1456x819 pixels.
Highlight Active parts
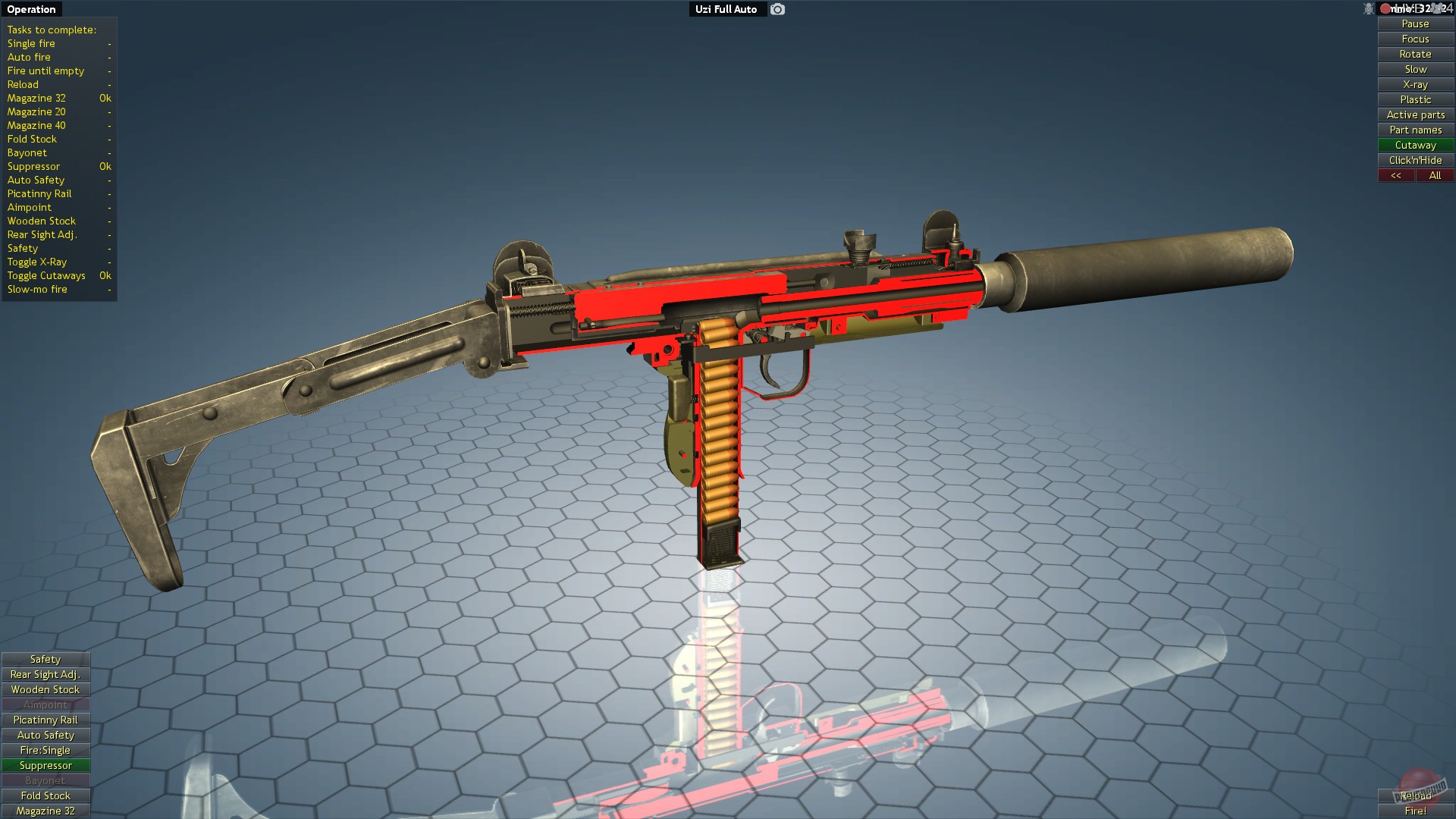[1414, 115]
